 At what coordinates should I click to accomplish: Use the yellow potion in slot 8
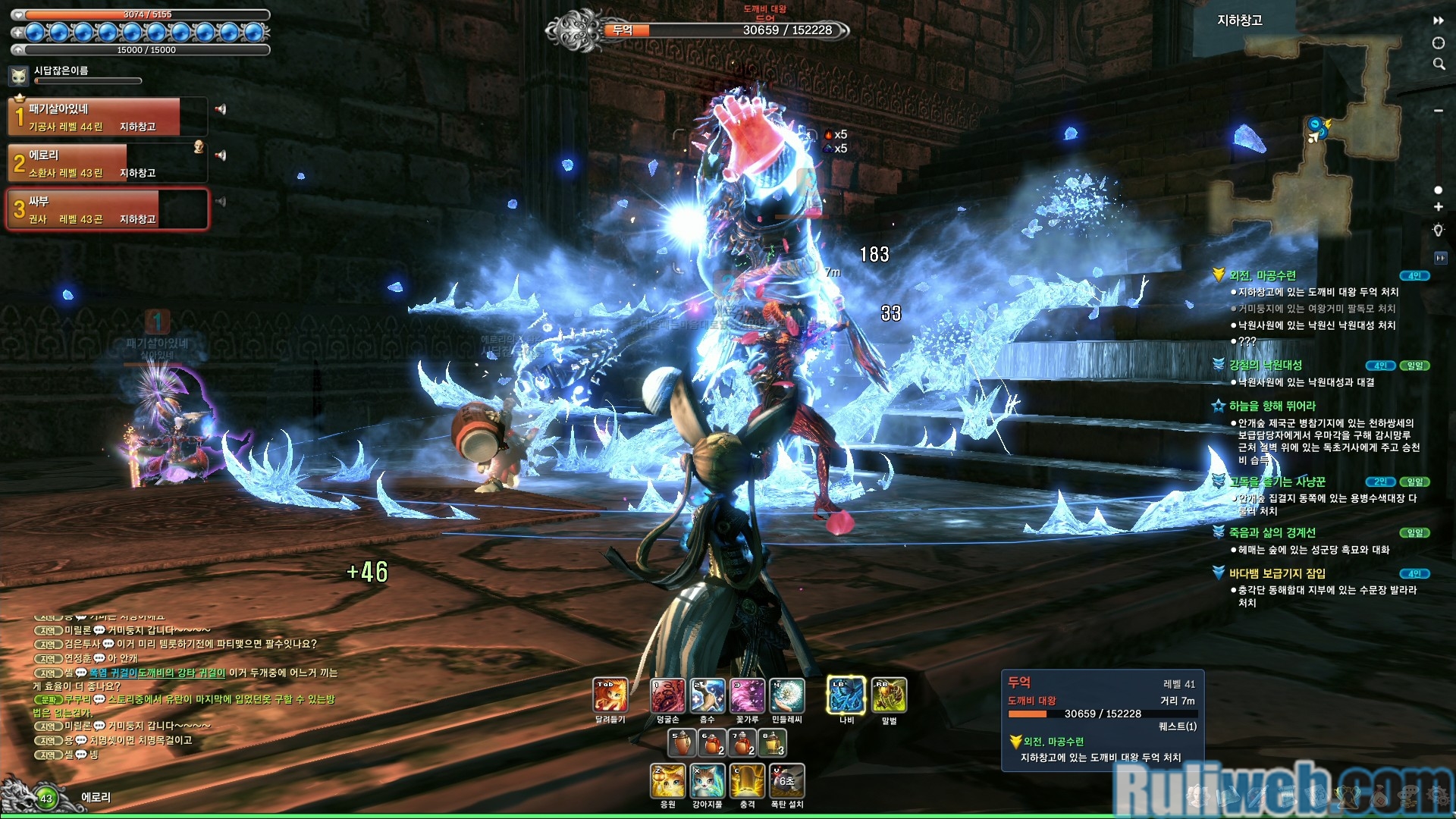tap(773, 742)
